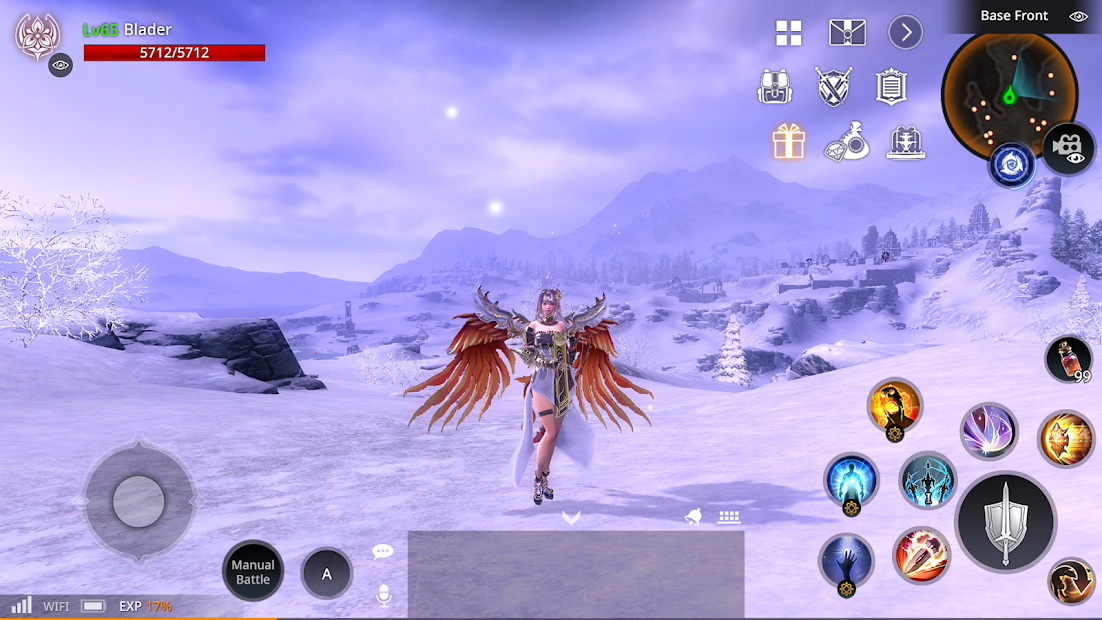
Task: Activate the purple wing slash skill
Action: point(989,431)
